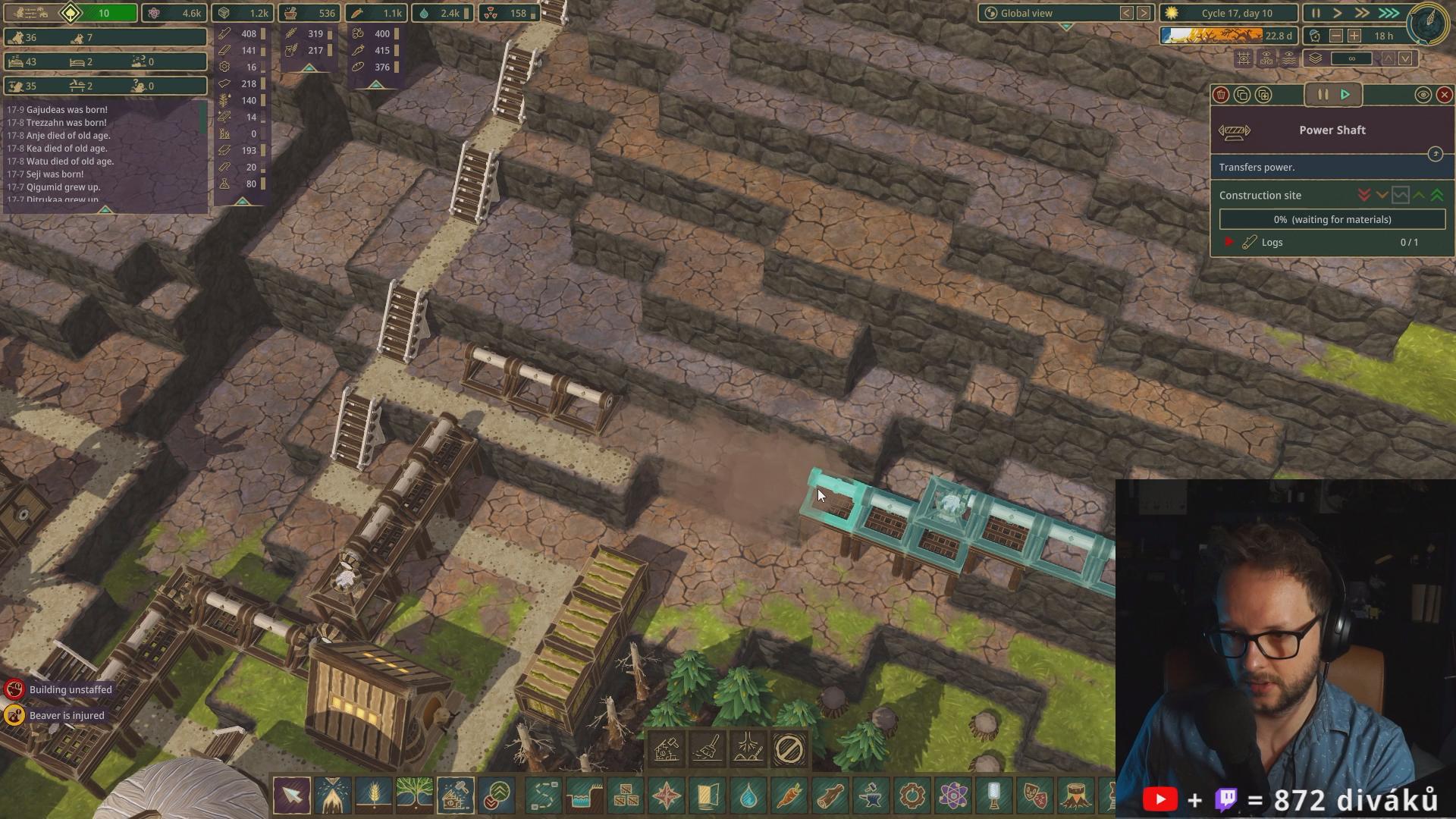Open the path-building tool category
Screen dimensions: 1456x819
pos(544,795)
